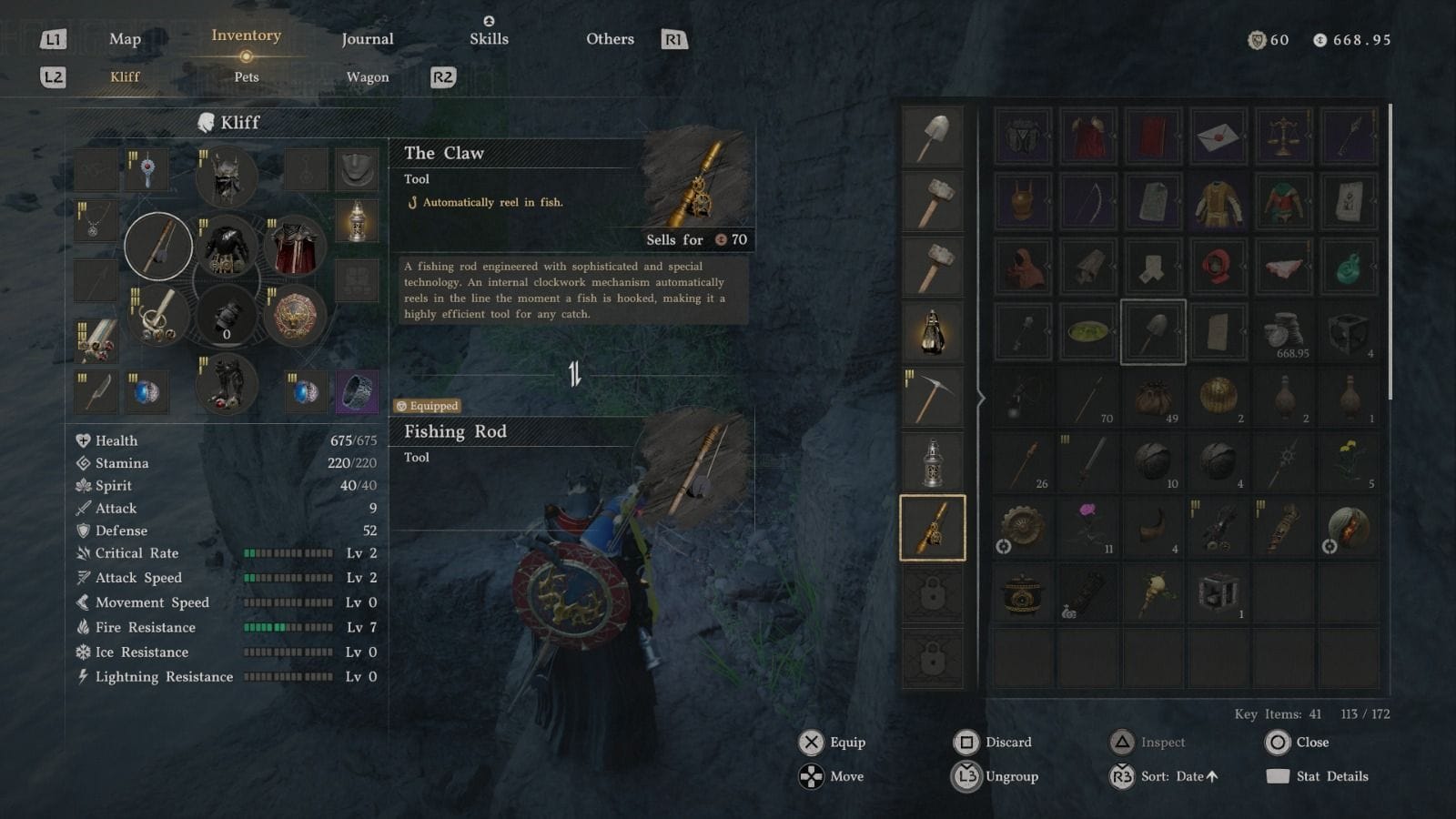Choose the equipped horned helmet slot
1456x819 pixels.
point(226,177)
